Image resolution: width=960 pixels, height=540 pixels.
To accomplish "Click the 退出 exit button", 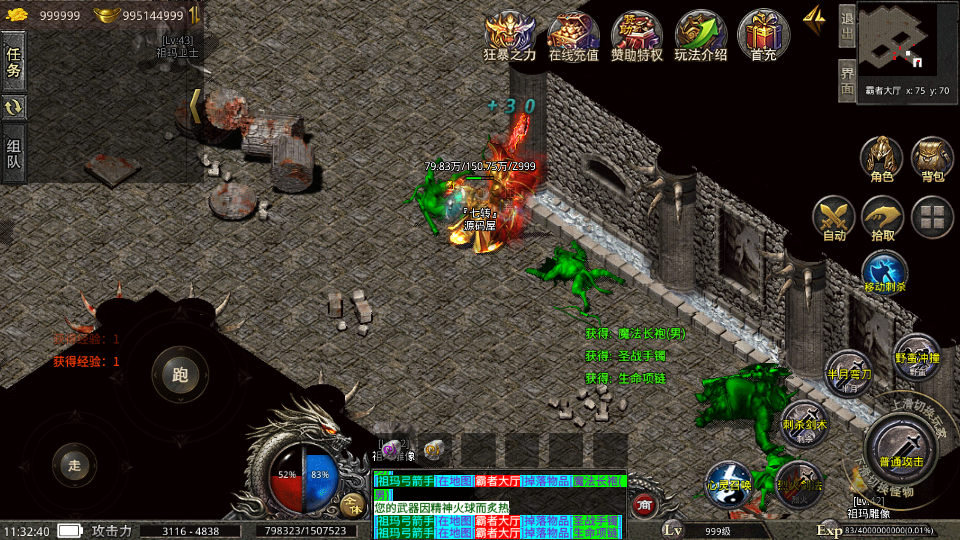I will point(846,26).
